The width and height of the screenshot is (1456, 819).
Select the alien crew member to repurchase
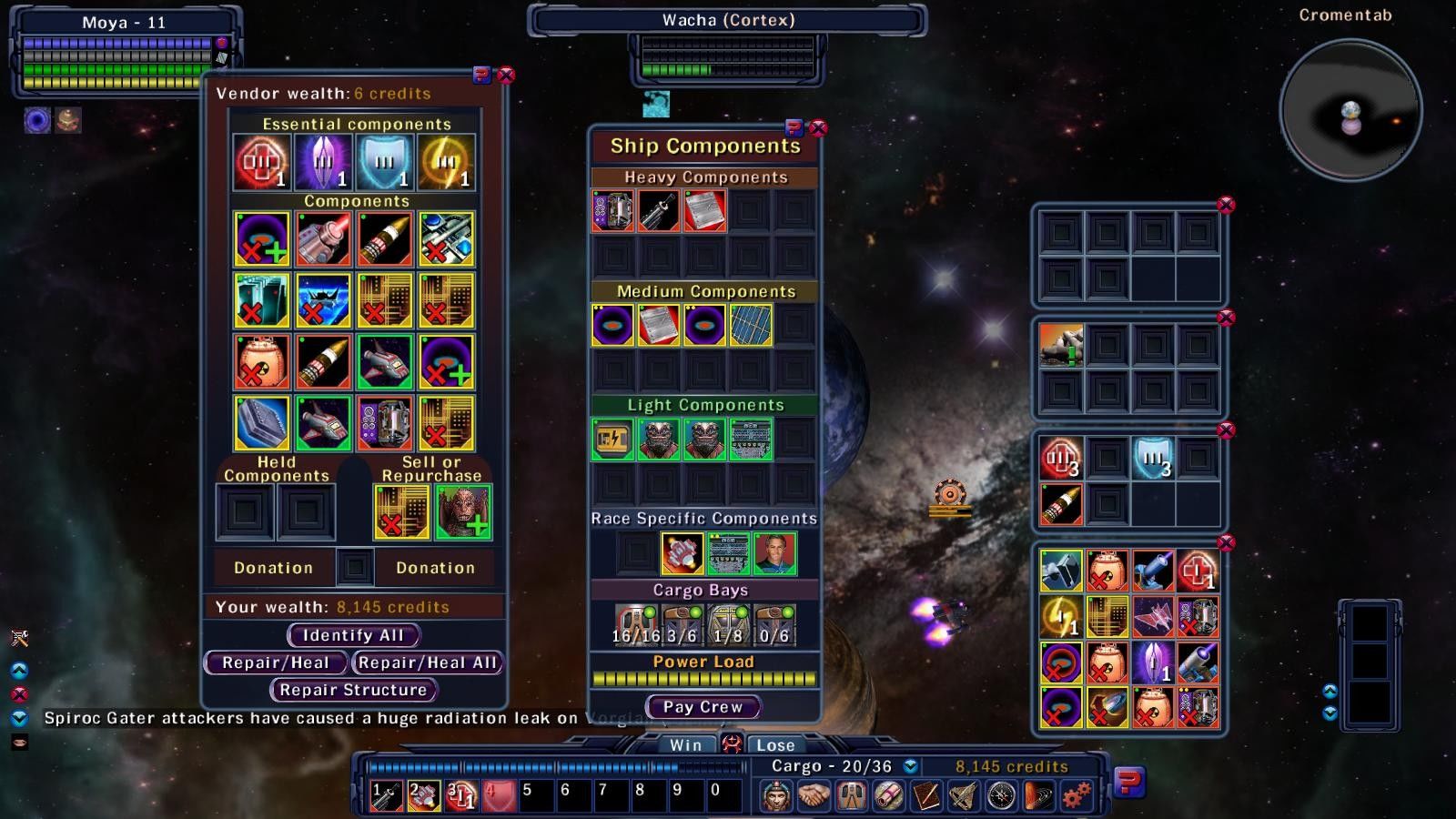click(463, 511)
